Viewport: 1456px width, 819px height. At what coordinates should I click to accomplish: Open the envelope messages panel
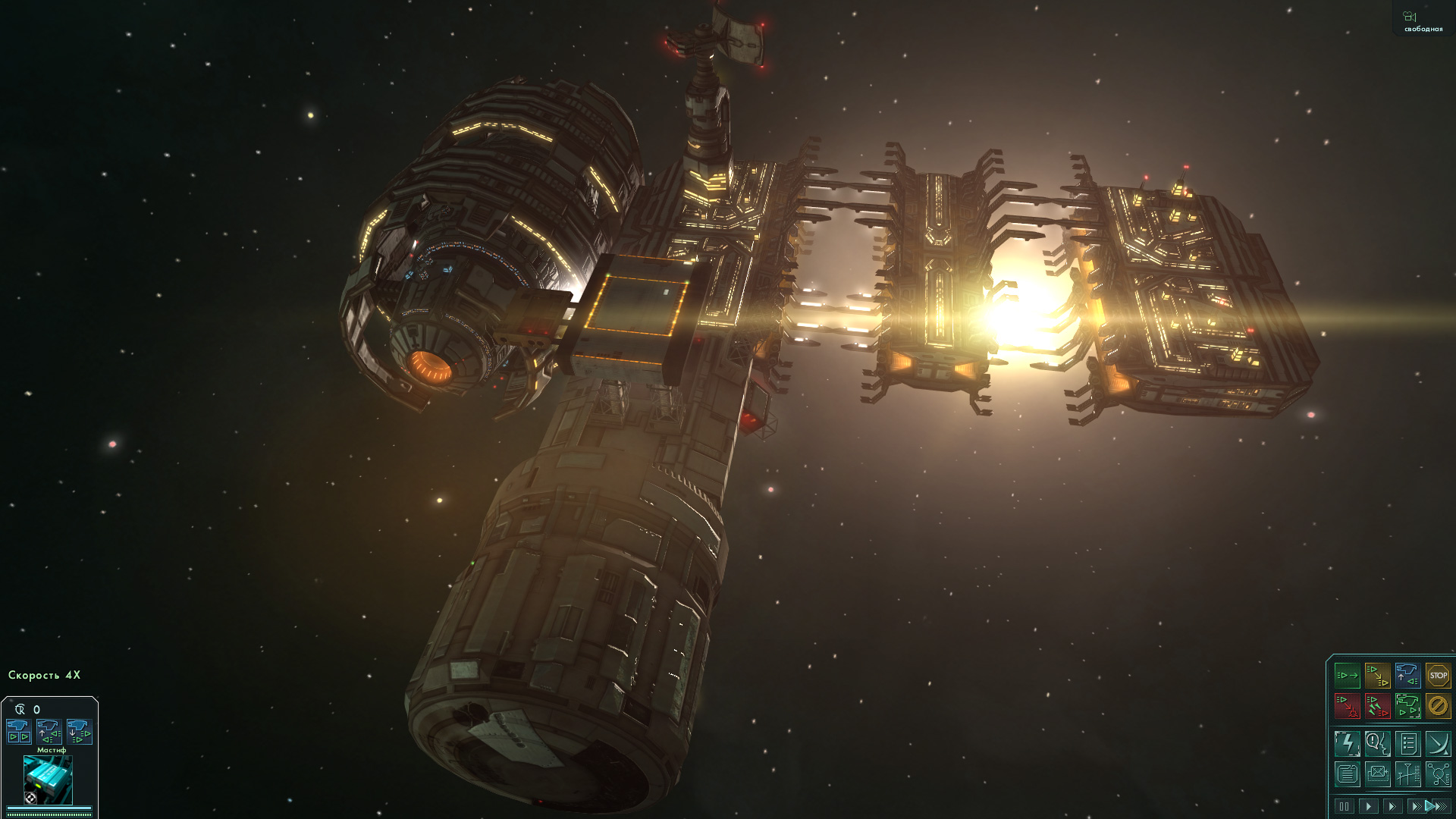coord(1377,774)
